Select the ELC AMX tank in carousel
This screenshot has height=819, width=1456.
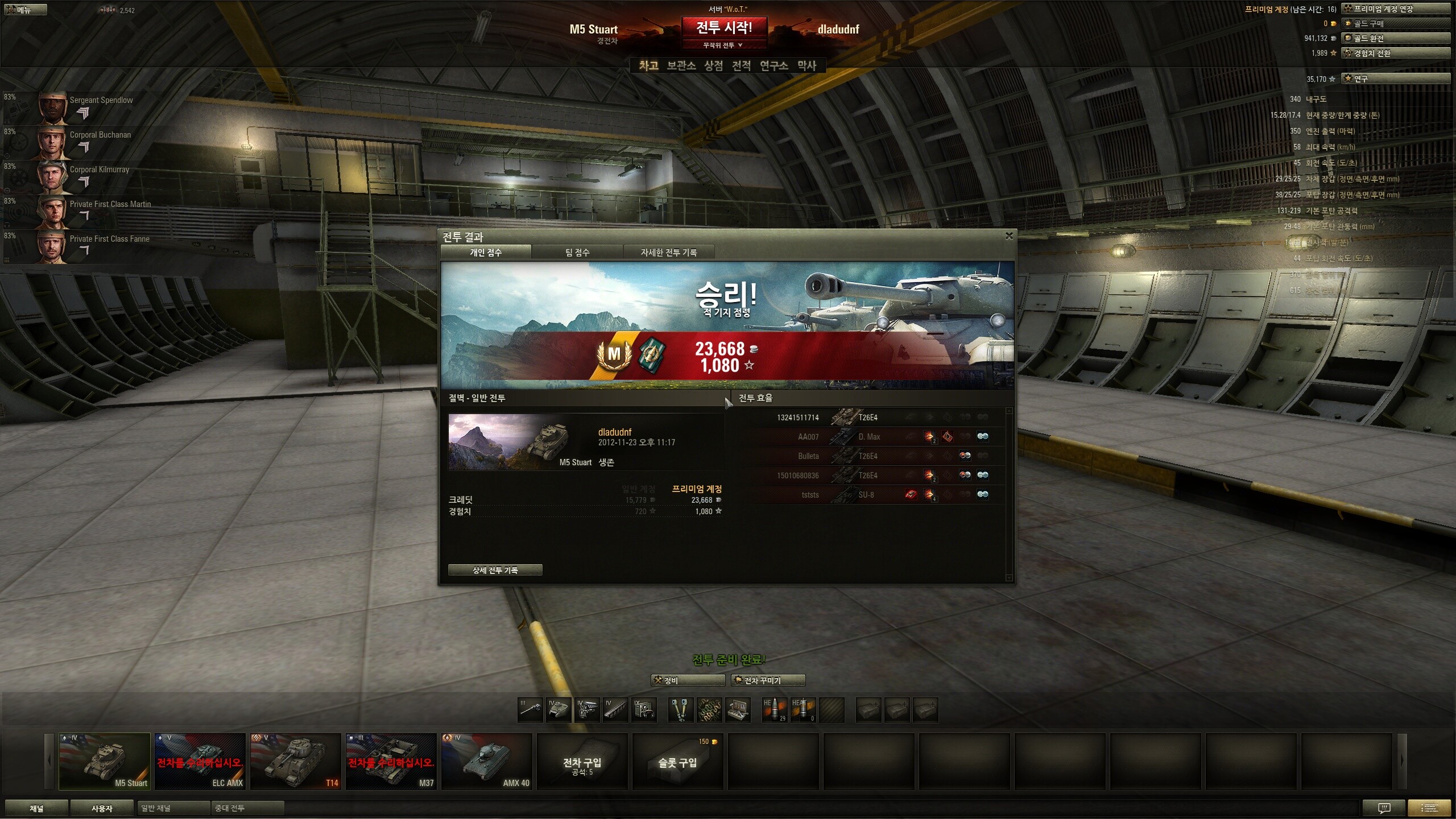(200, 761)
